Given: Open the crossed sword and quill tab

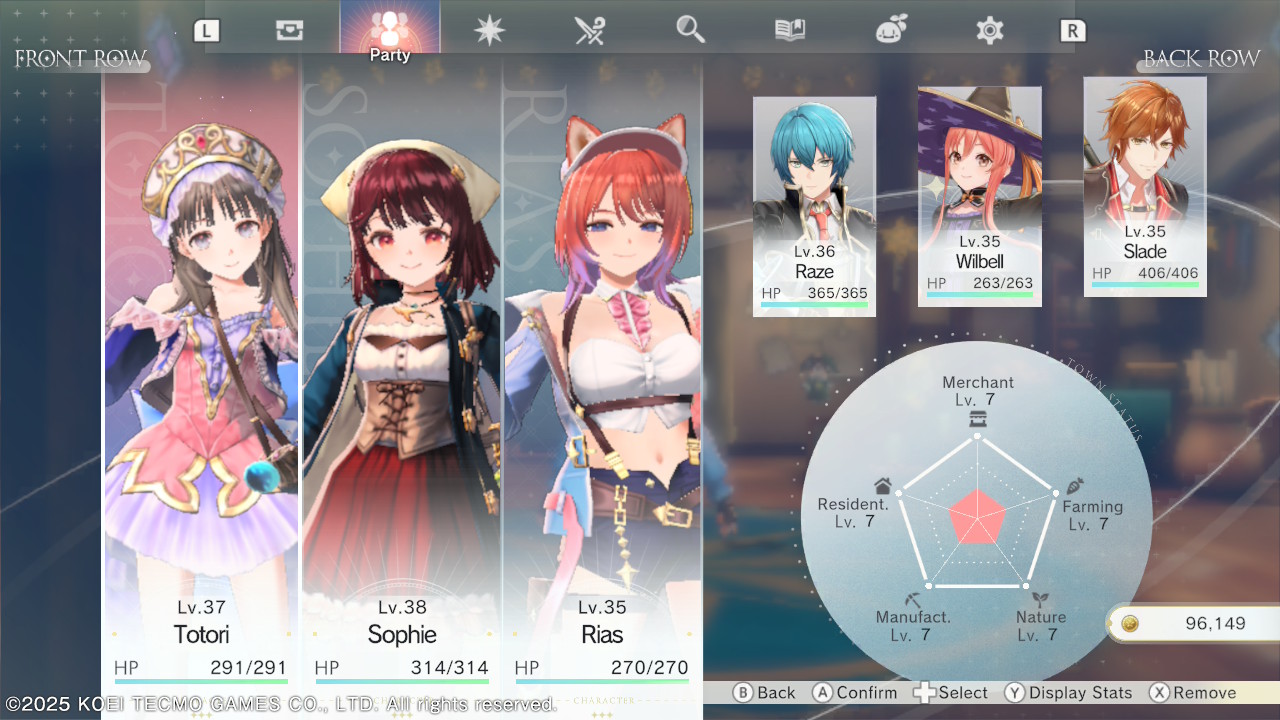Looking at the screenshot, I should 589,30.
